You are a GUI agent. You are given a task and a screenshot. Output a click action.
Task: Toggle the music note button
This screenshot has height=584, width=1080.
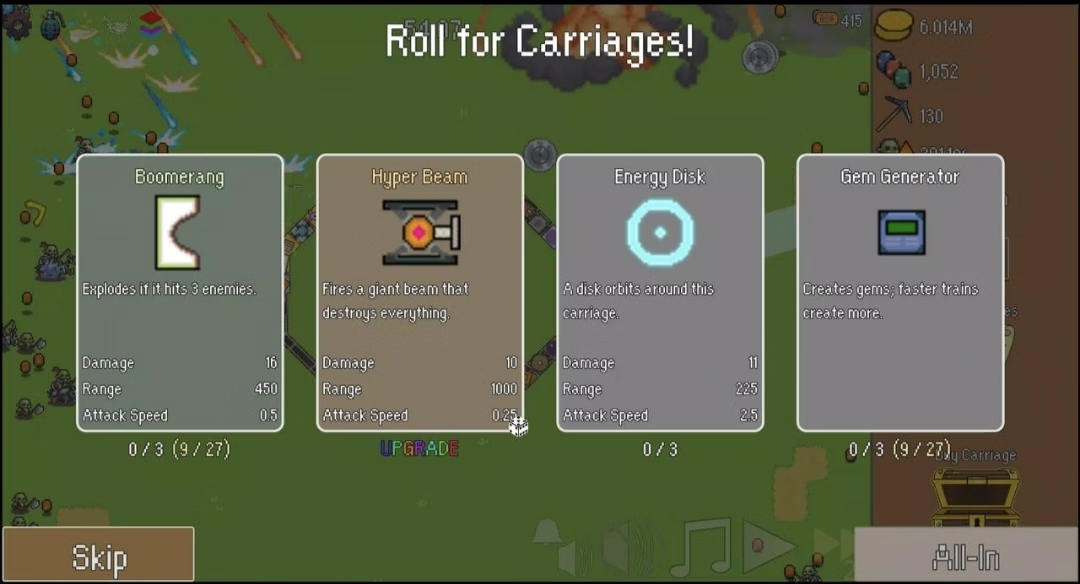[702, 545]
